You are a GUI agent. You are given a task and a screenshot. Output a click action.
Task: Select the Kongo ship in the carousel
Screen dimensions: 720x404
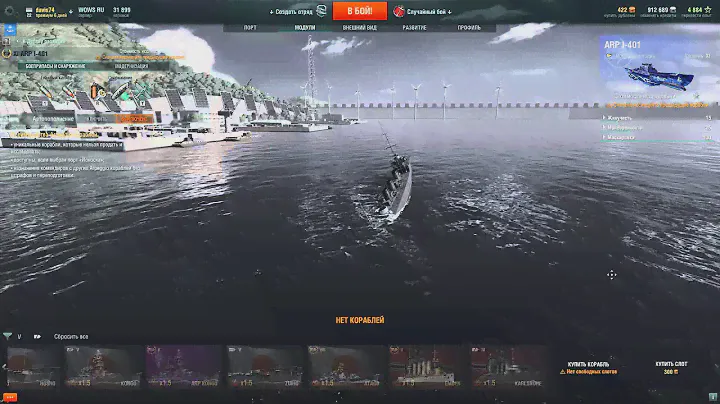click(x=103, y=367)
